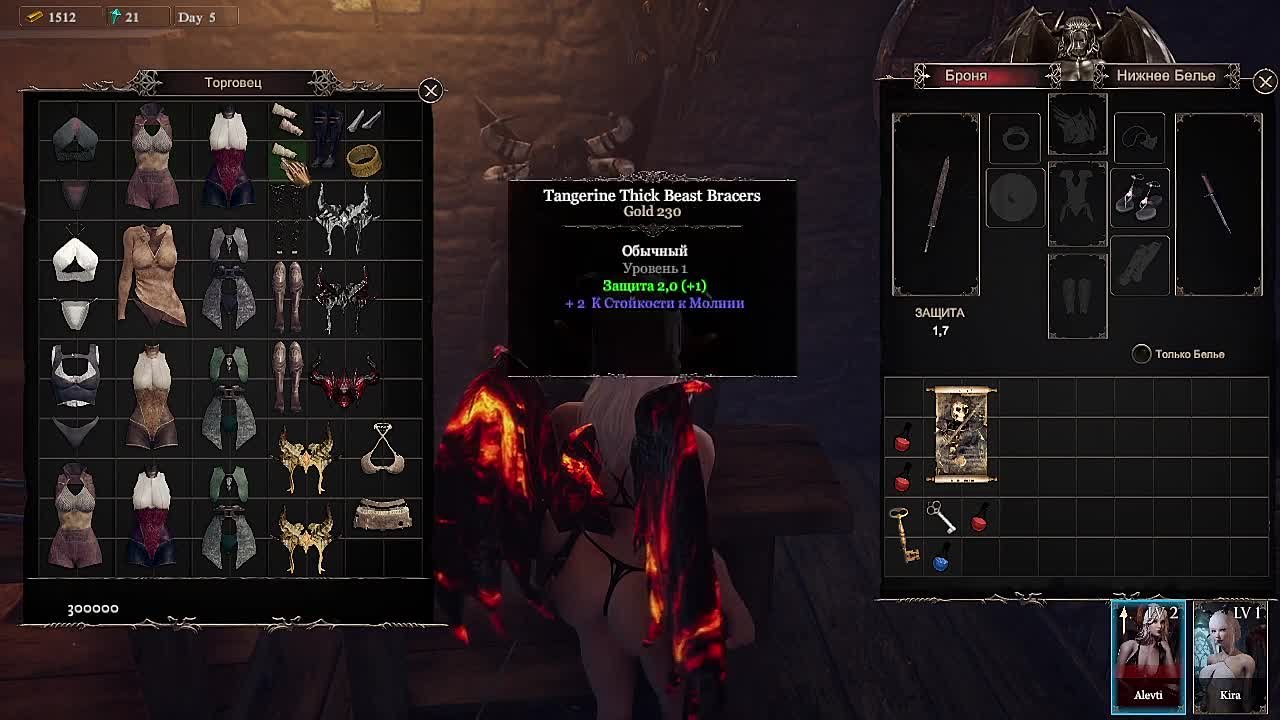This screenshot has width=1280, height=720.
Task: Close the equipment panel
Action: (x=1265, y=82)
